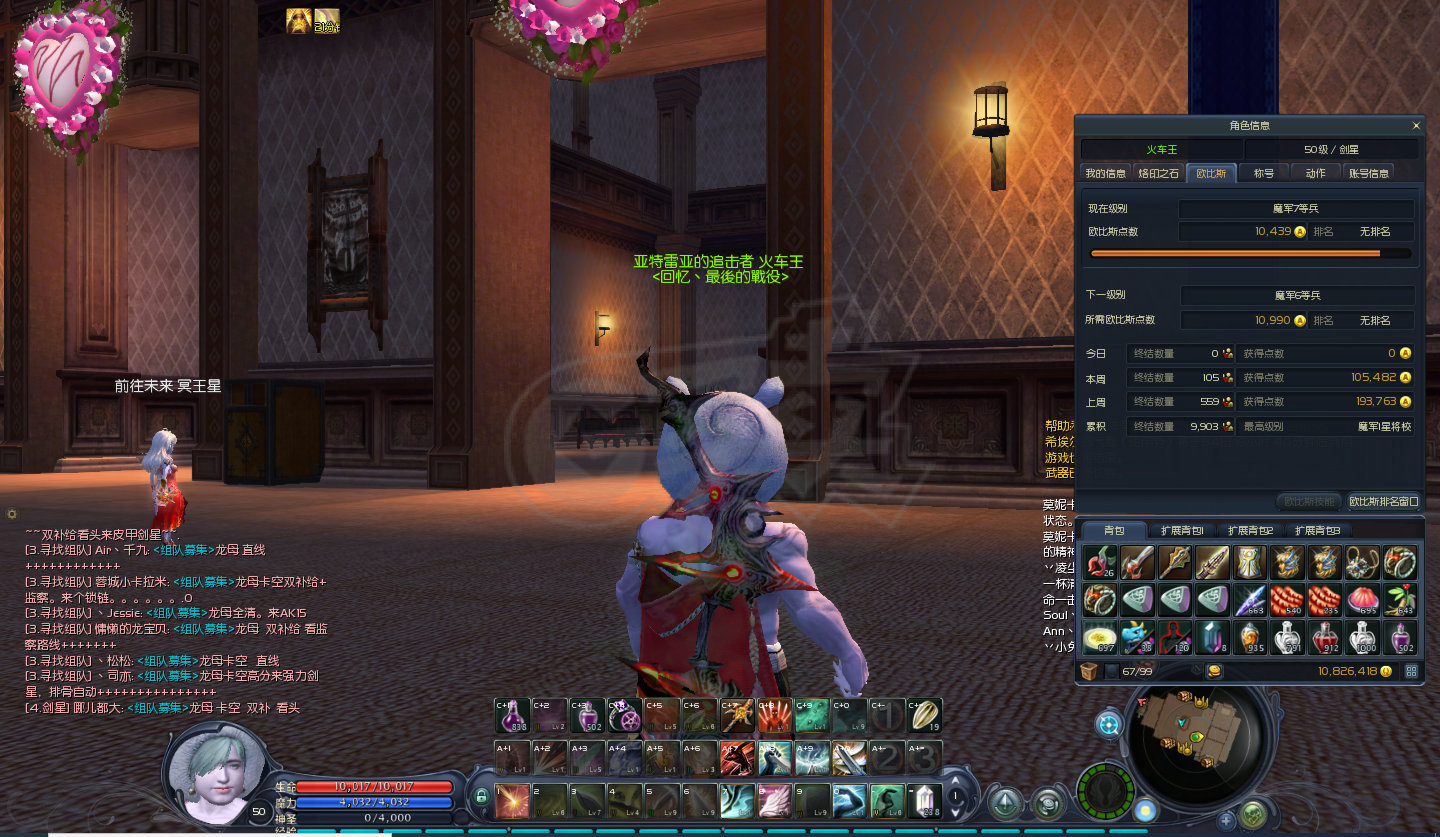This screenshot has width=1440, height=837.
Task: Open the 扩展背包2 bag tab
Action: pos(1250,530)
